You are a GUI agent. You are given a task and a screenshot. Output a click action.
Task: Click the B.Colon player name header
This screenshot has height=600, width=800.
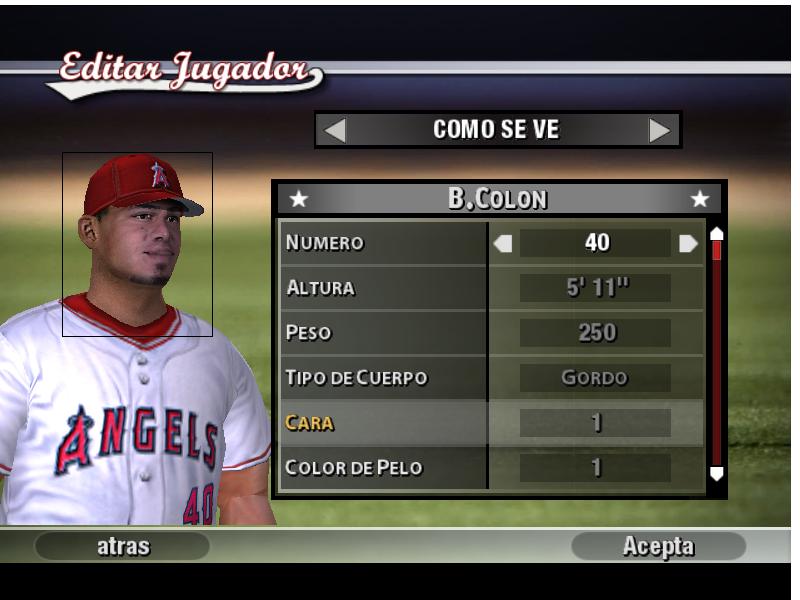(x=498, y=198)
